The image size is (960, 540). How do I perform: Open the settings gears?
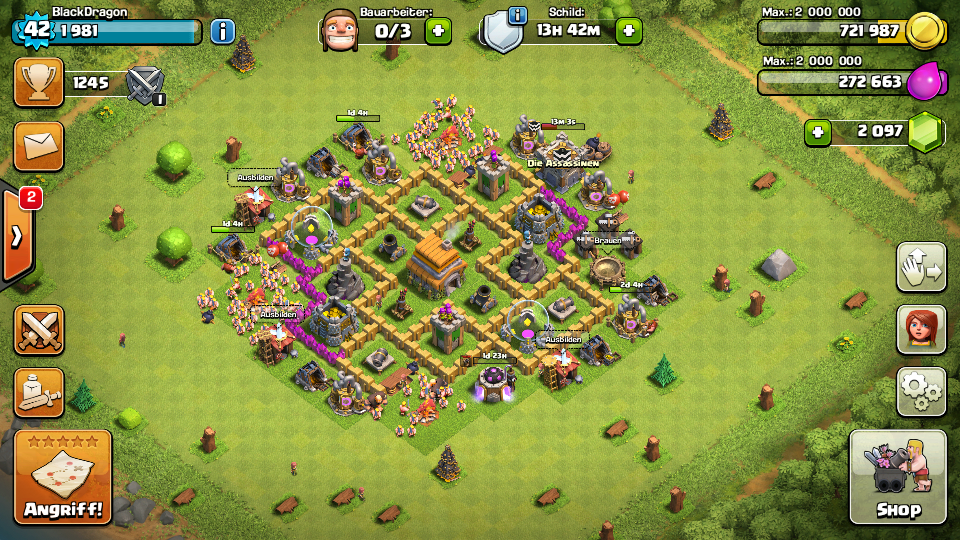tap(921, 391)
